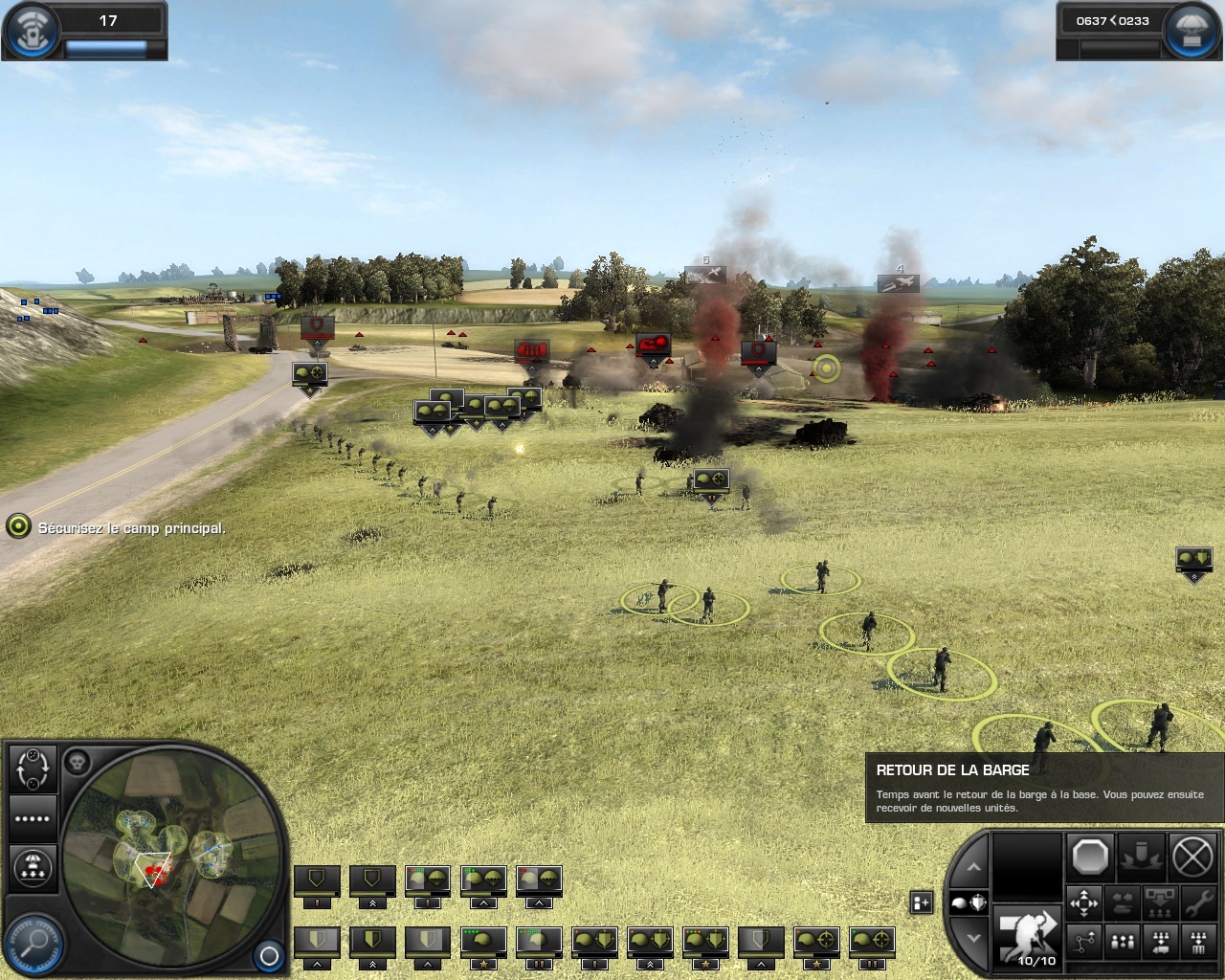Select the objective marker for Sécurisez le camp principal
This screenshot has width=1225, height=980.
coord(18,526)
